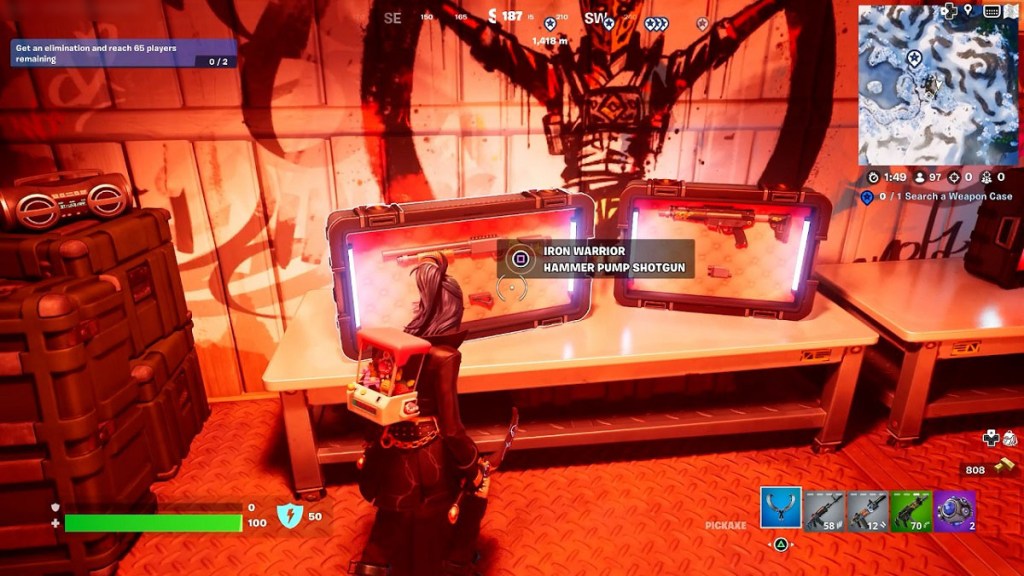This screenshot has height=576, width=1024.
Task: Click the gold bars currency icon
Action: (x=1004, y=466)
